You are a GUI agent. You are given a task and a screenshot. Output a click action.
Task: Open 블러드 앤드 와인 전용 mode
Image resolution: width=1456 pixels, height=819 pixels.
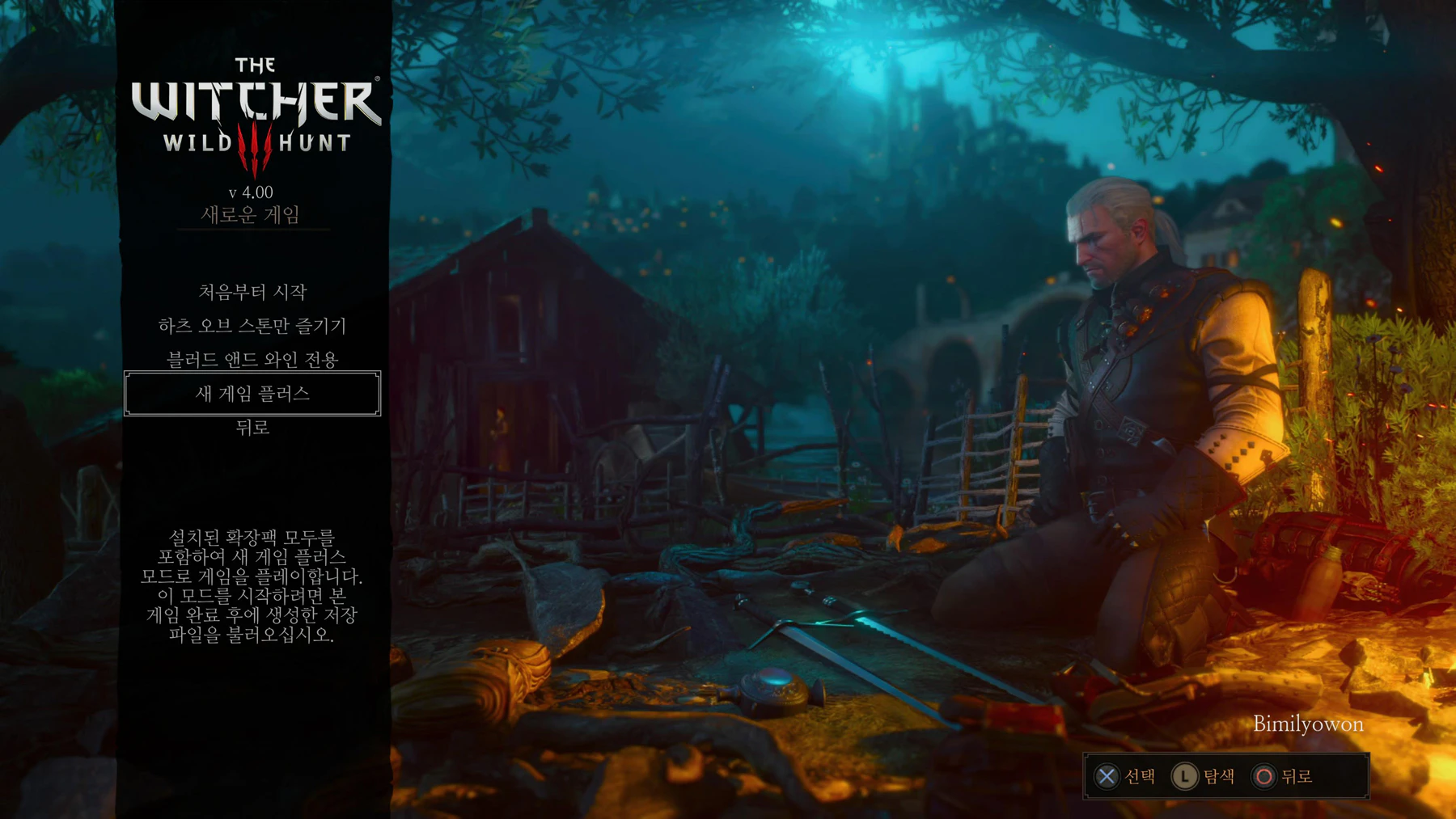(x=252, y=360)
